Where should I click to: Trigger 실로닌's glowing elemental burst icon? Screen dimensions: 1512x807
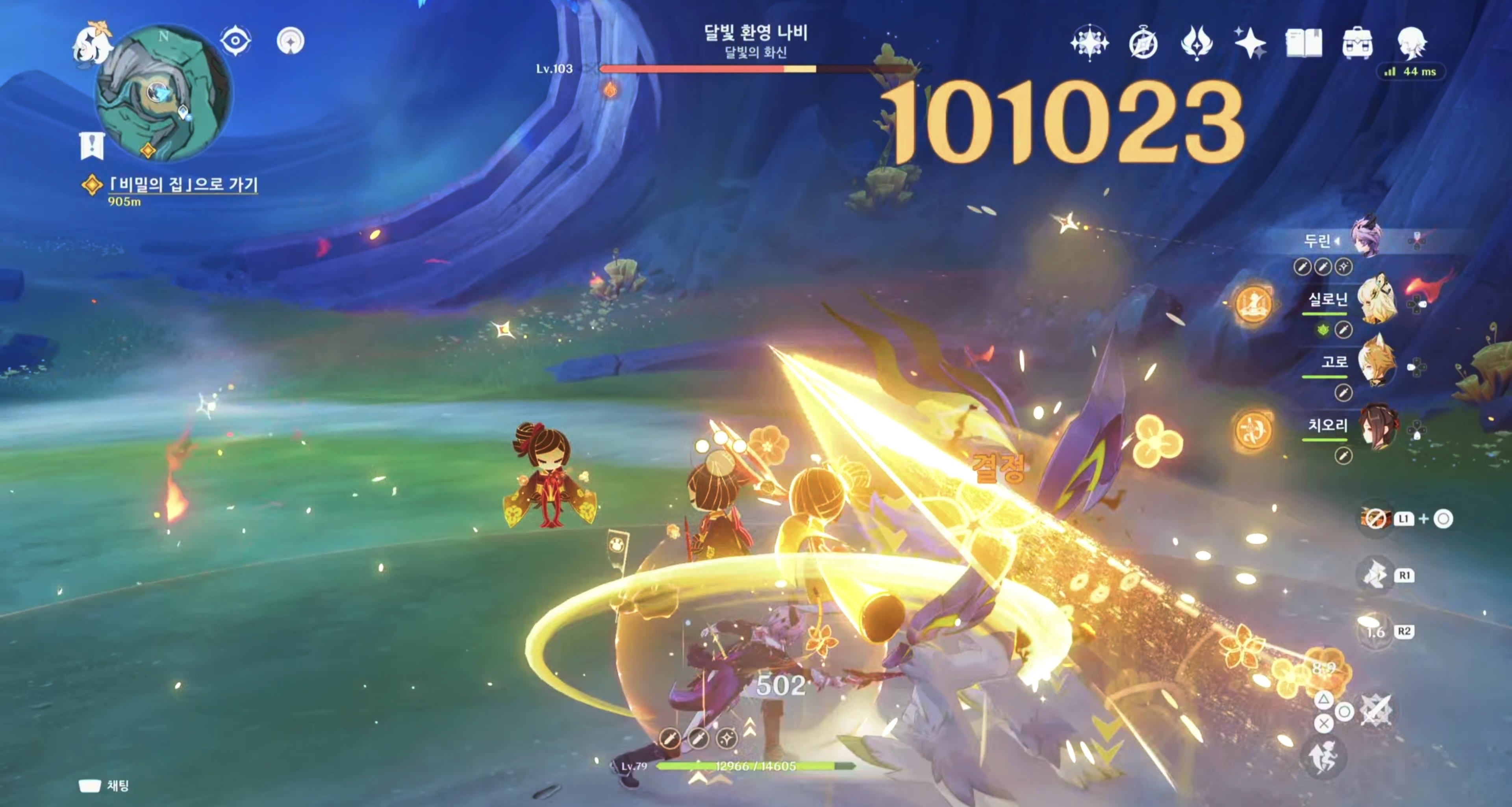tap(1253, 304)
